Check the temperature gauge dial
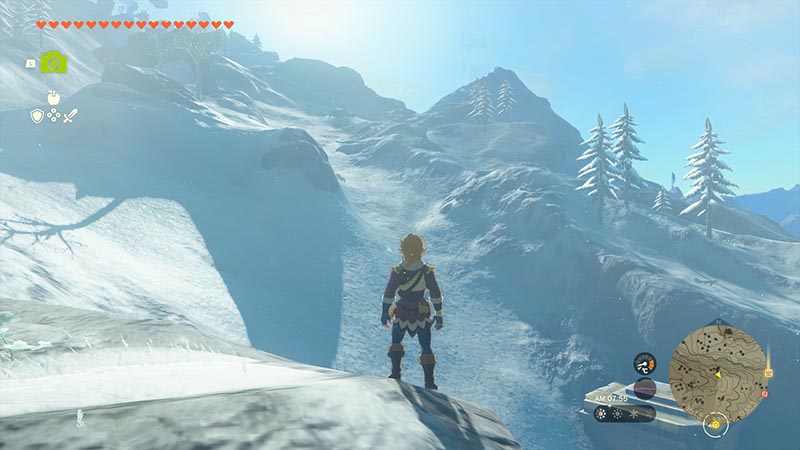 pyautogui.click(x=645, y=363)
